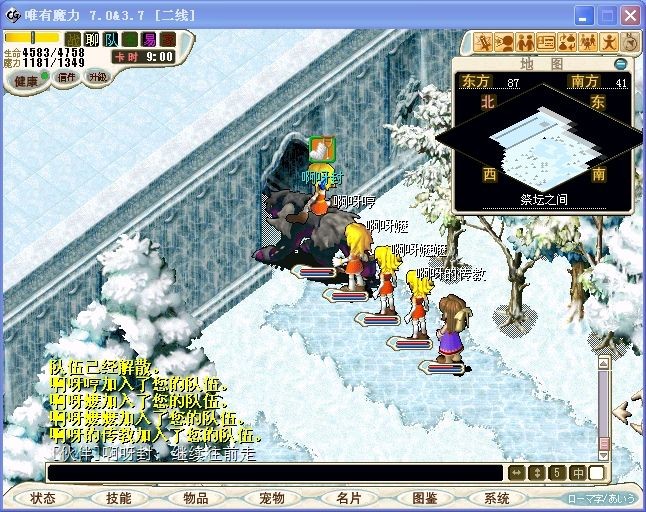Minimize the 地图 map panel

point(621,64)
